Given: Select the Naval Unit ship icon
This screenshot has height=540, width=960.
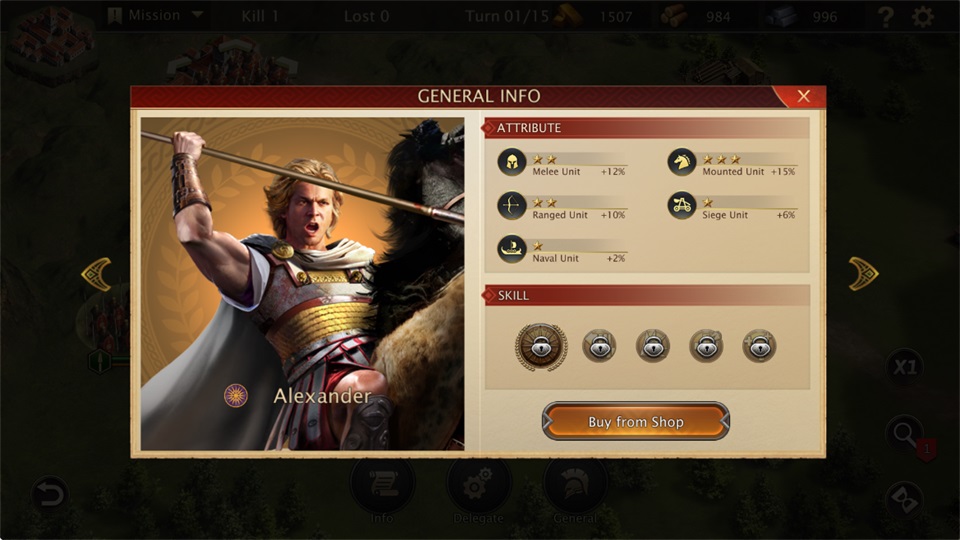Looking at the screenshot, I should pos(512,249).
